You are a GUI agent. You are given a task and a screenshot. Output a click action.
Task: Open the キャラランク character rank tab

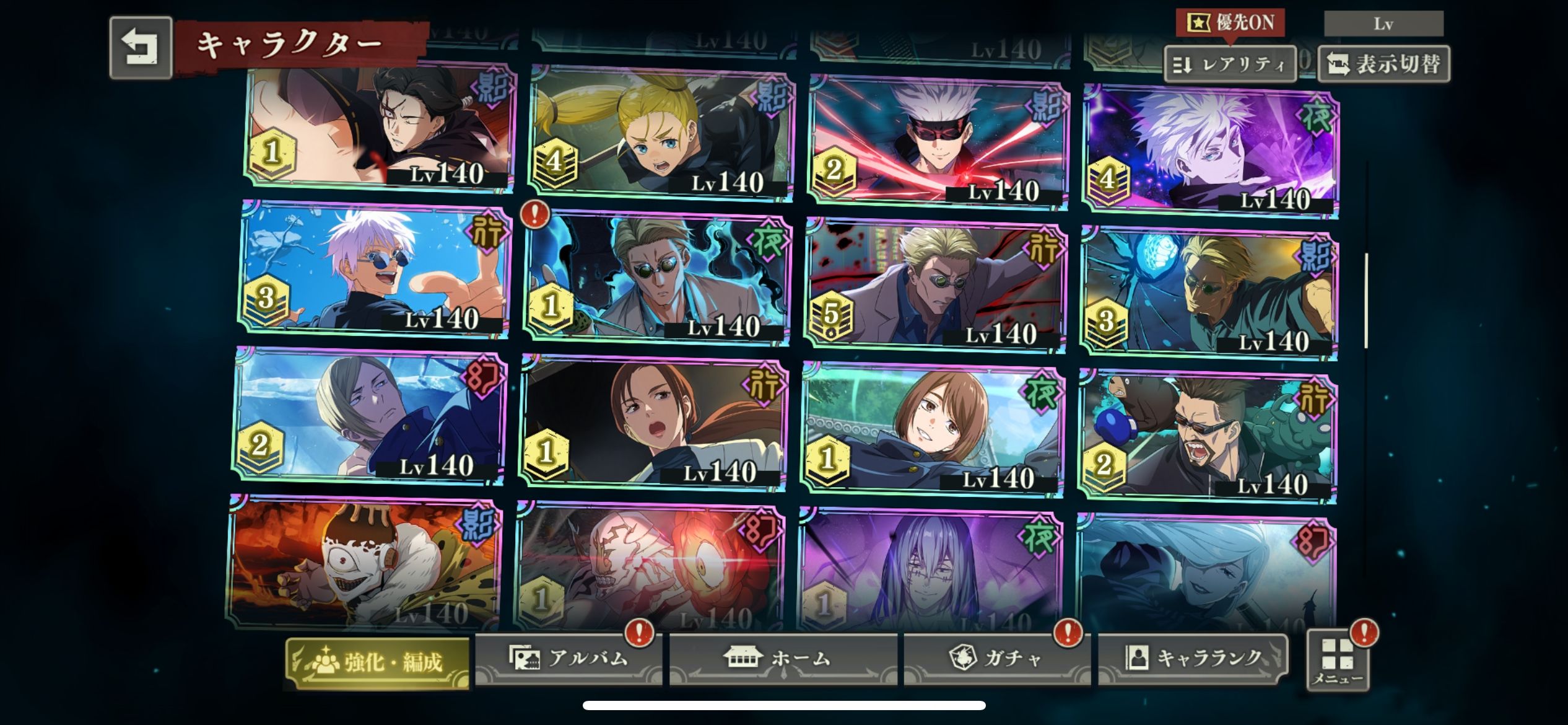1193,658
